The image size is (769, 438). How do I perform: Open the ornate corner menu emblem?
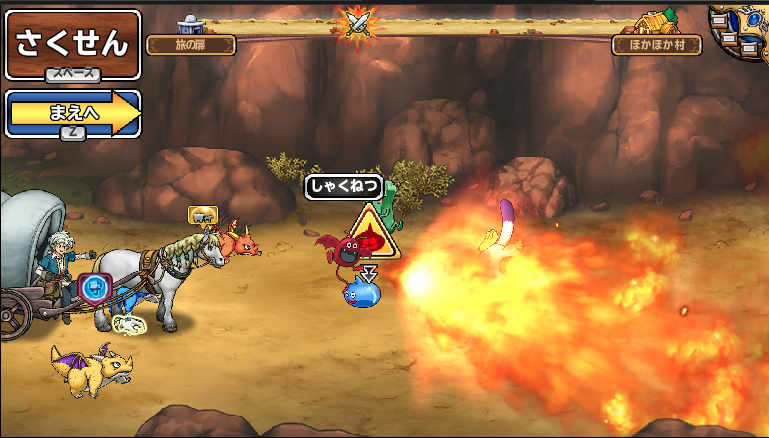click(x=741, y=30)
